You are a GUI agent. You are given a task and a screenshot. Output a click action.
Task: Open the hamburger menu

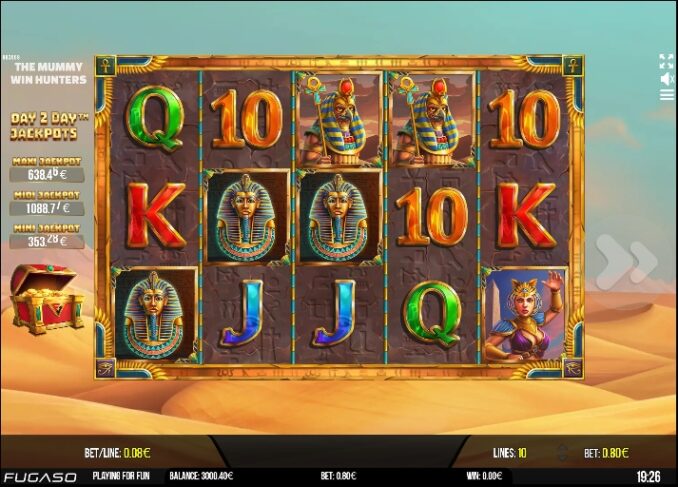click(666, 95)
